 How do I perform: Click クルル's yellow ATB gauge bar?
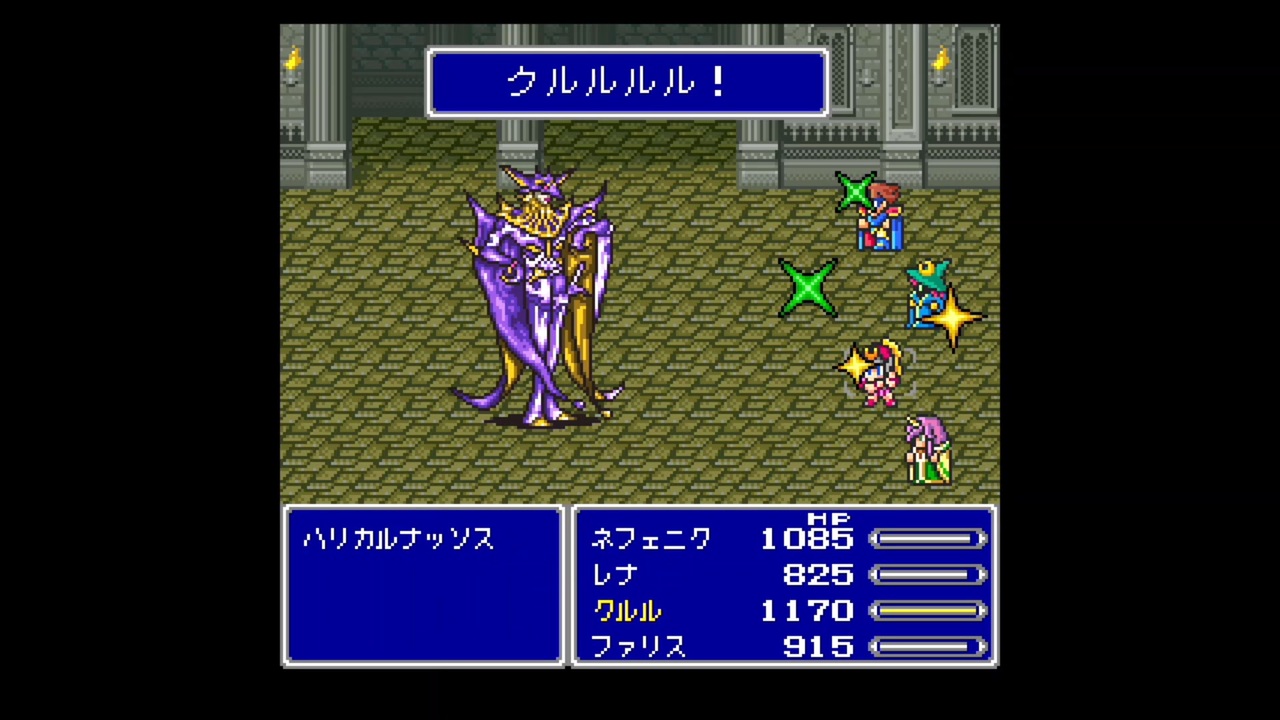point(928,611)
